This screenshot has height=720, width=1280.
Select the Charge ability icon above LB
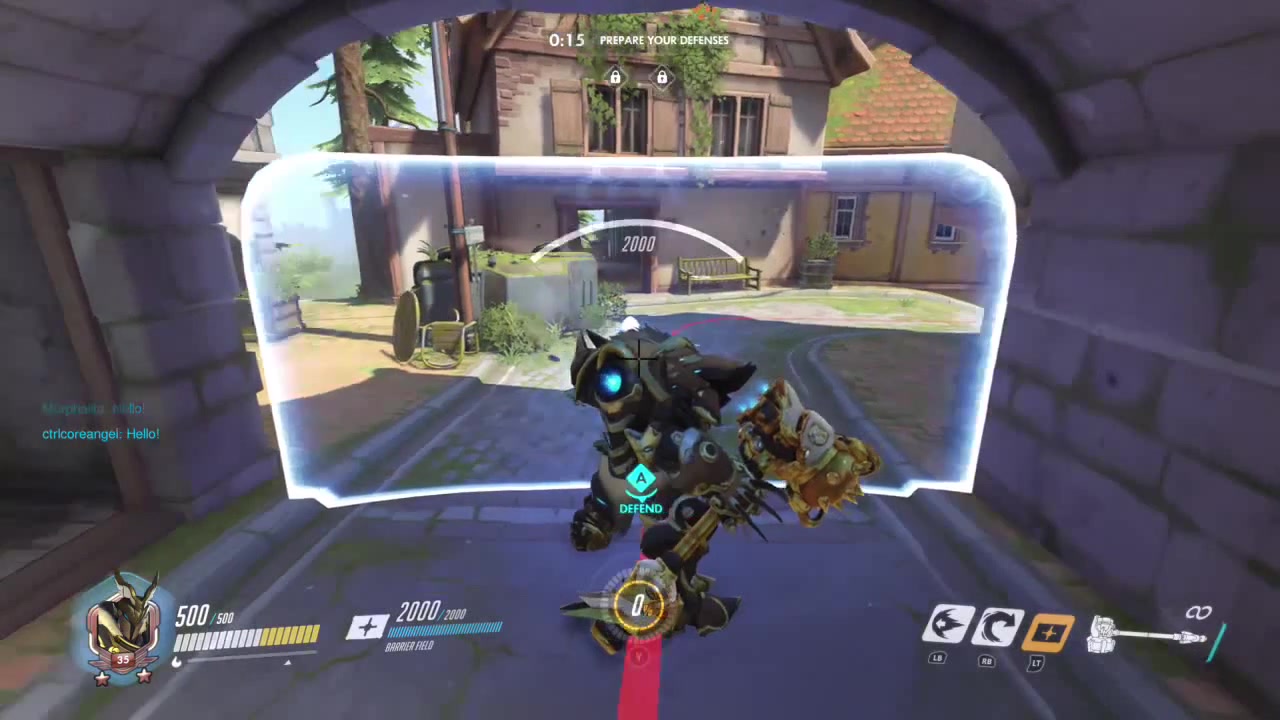tap(950, 624)
